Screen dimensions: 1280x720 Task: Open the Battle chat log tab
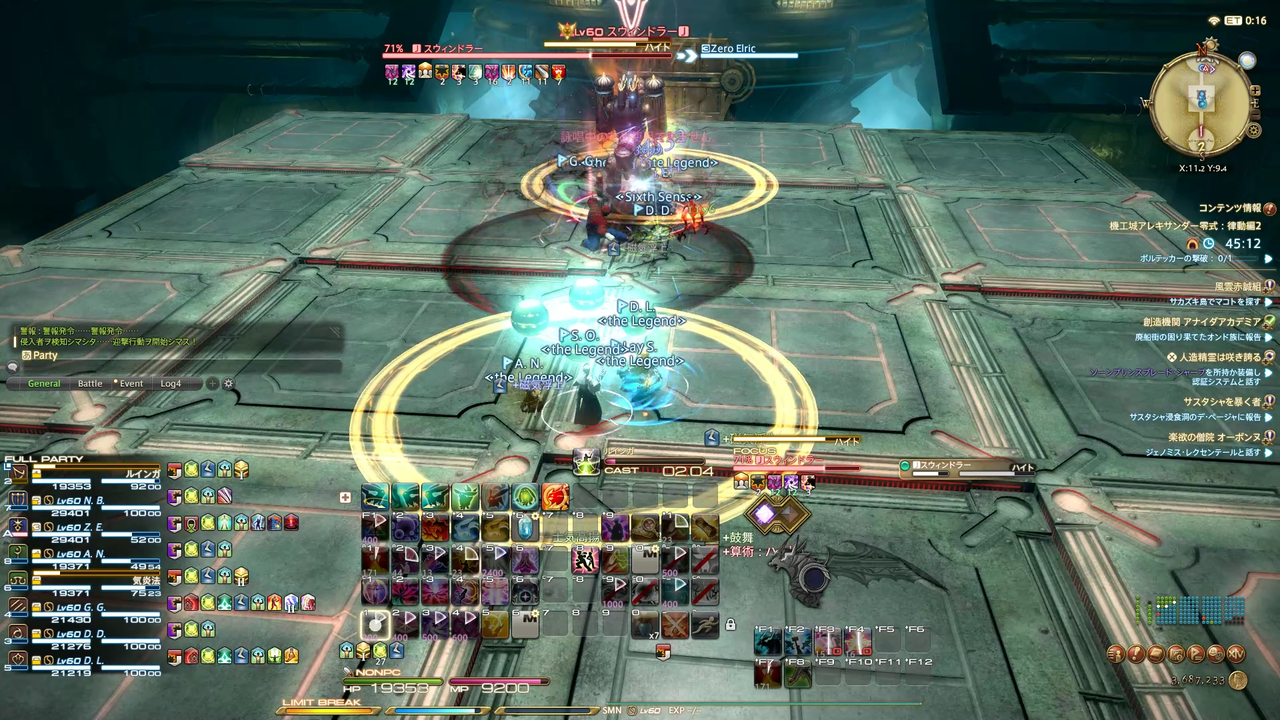pos(90,383)
